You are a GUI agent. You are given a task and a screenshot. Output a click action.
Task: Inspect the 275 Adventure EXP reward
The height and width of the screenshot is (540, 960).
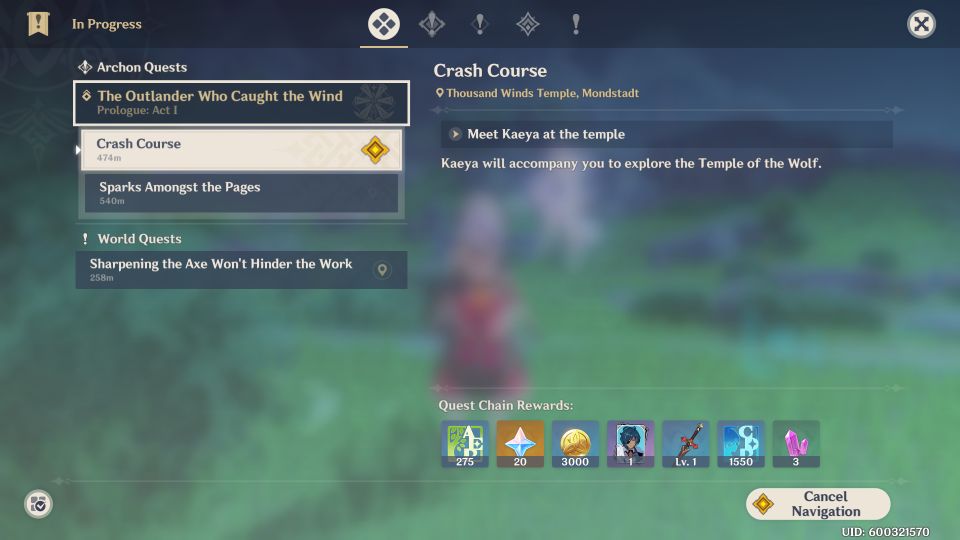[465, 444]
